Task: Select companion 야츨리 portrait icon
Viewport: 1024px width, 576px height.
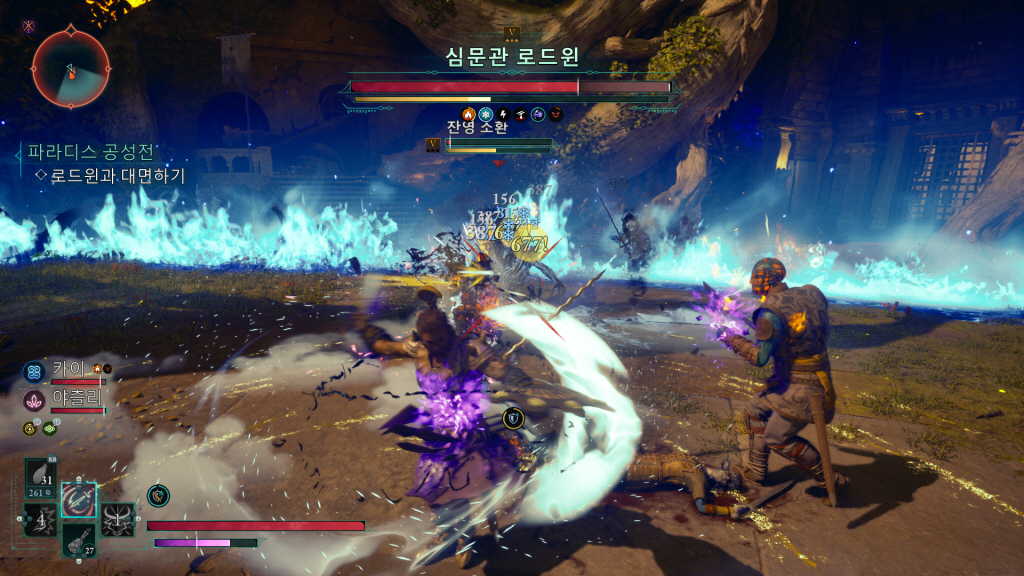Action: click(x=33, y=401)
